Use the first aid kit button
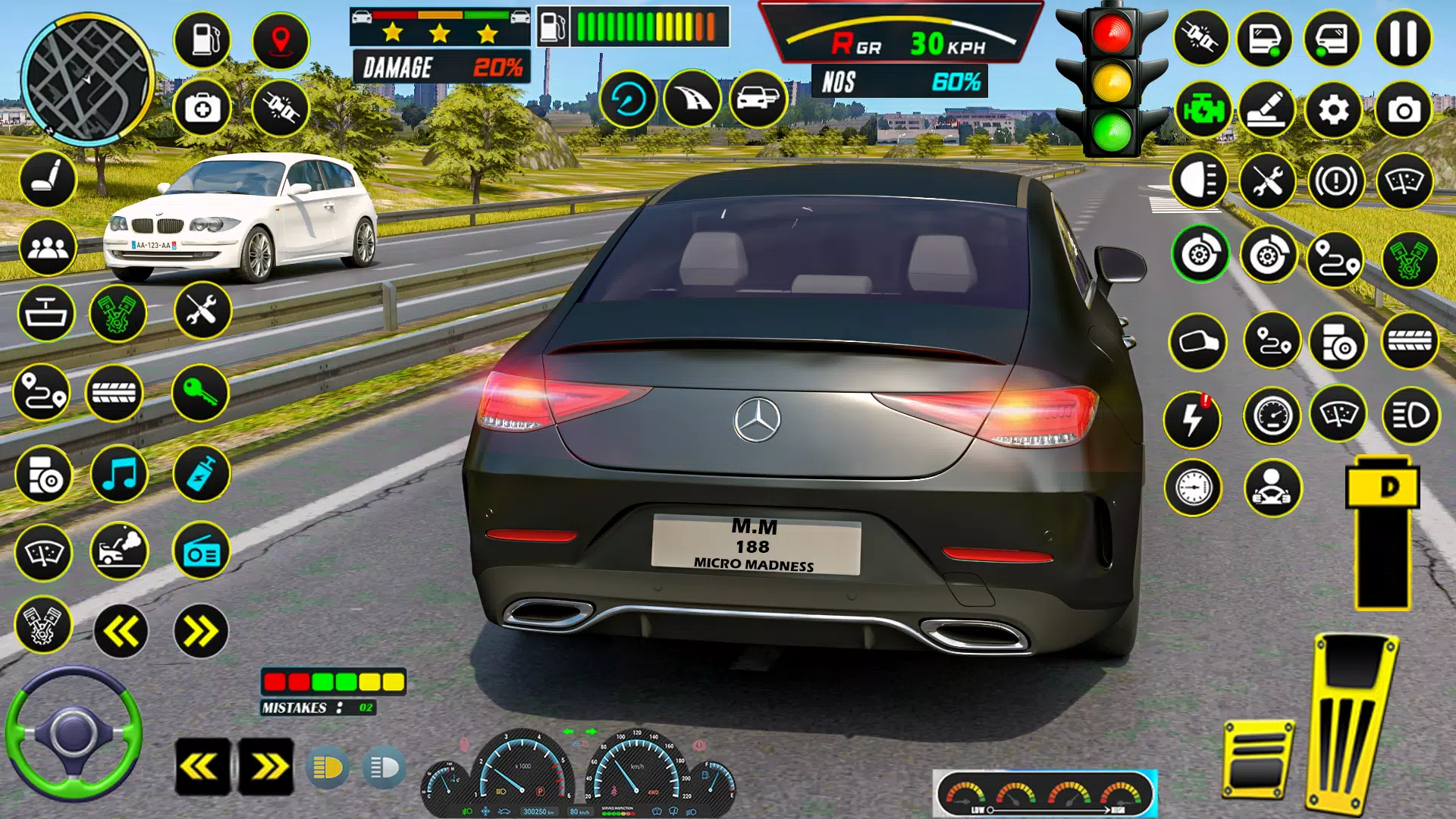 click(202, 109)
